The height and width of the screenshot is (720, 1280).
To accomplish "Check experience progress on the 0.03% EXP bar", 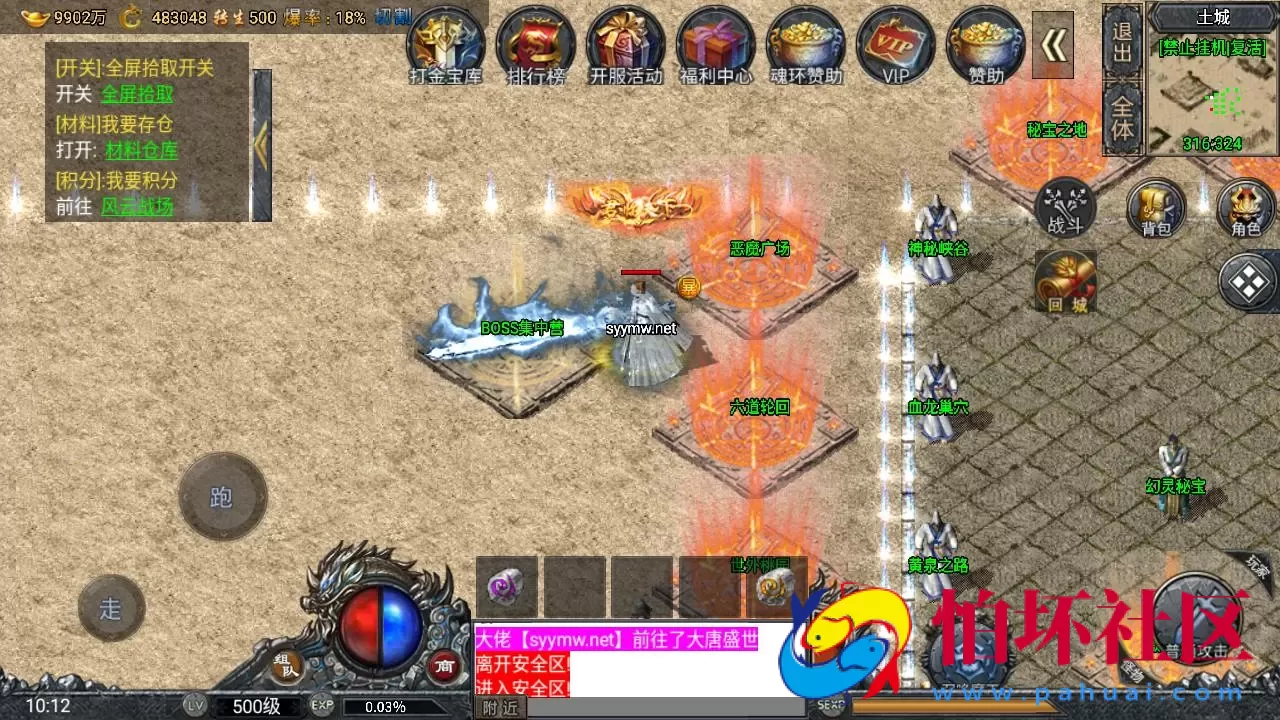I will [385, 705].
